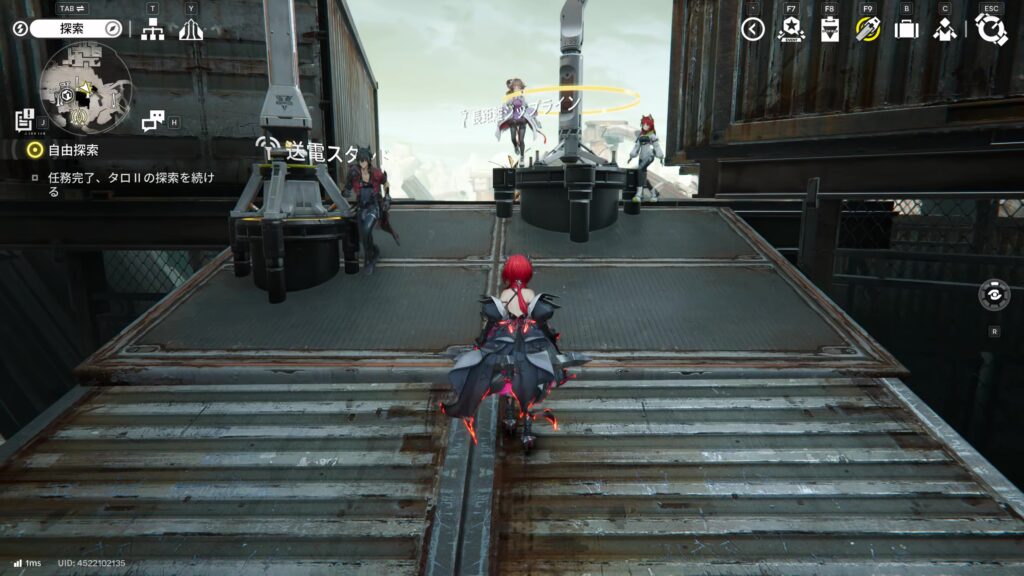Open the circular minimap
The height and width of the screenshot is (576, 1024).
click(x=86, y=88)
